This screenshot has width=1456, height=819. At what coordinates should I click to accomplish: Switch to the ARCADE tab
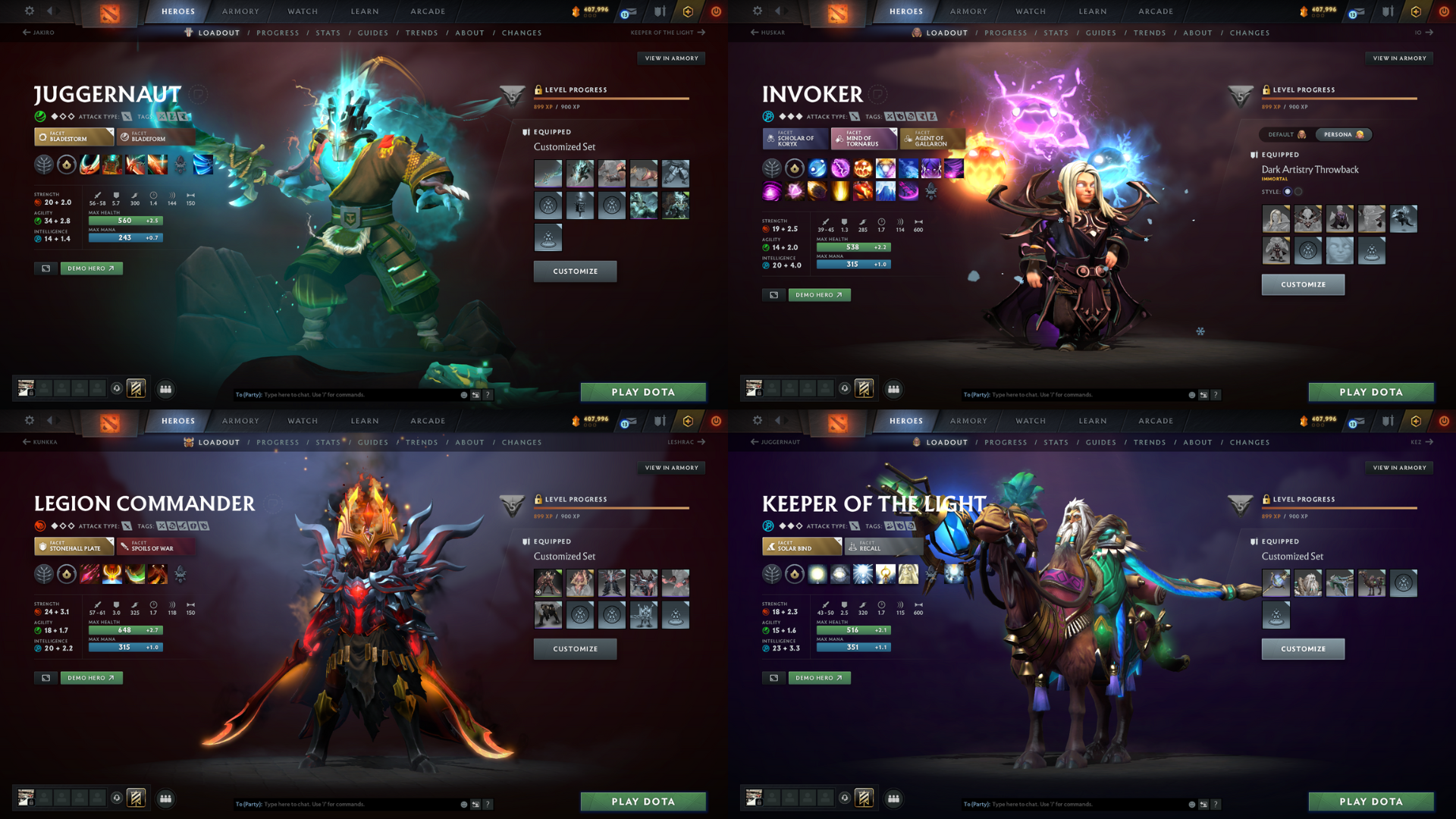tap(427, 11)
